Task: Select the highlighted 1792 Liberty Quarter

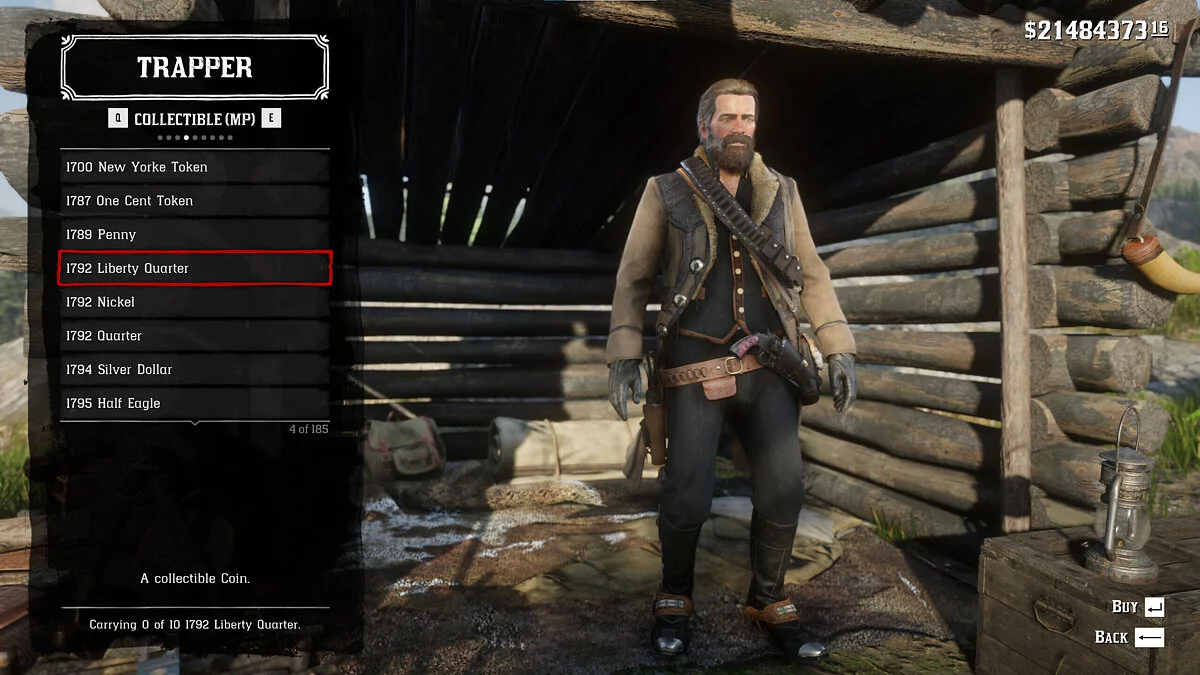Action: (195, 268)
